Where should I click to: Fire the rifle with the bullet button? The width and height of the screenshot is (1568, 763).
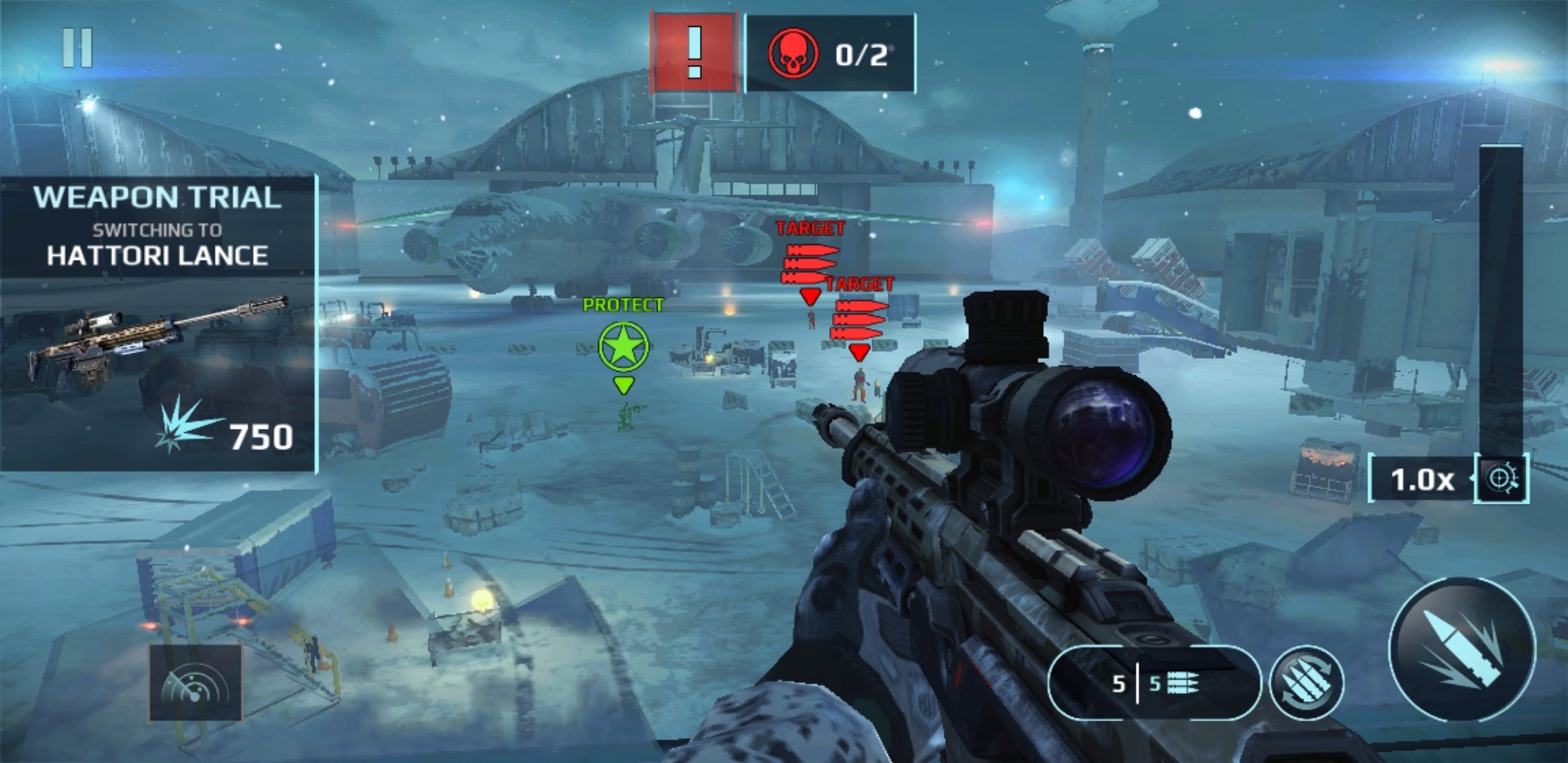[1463, 649]
